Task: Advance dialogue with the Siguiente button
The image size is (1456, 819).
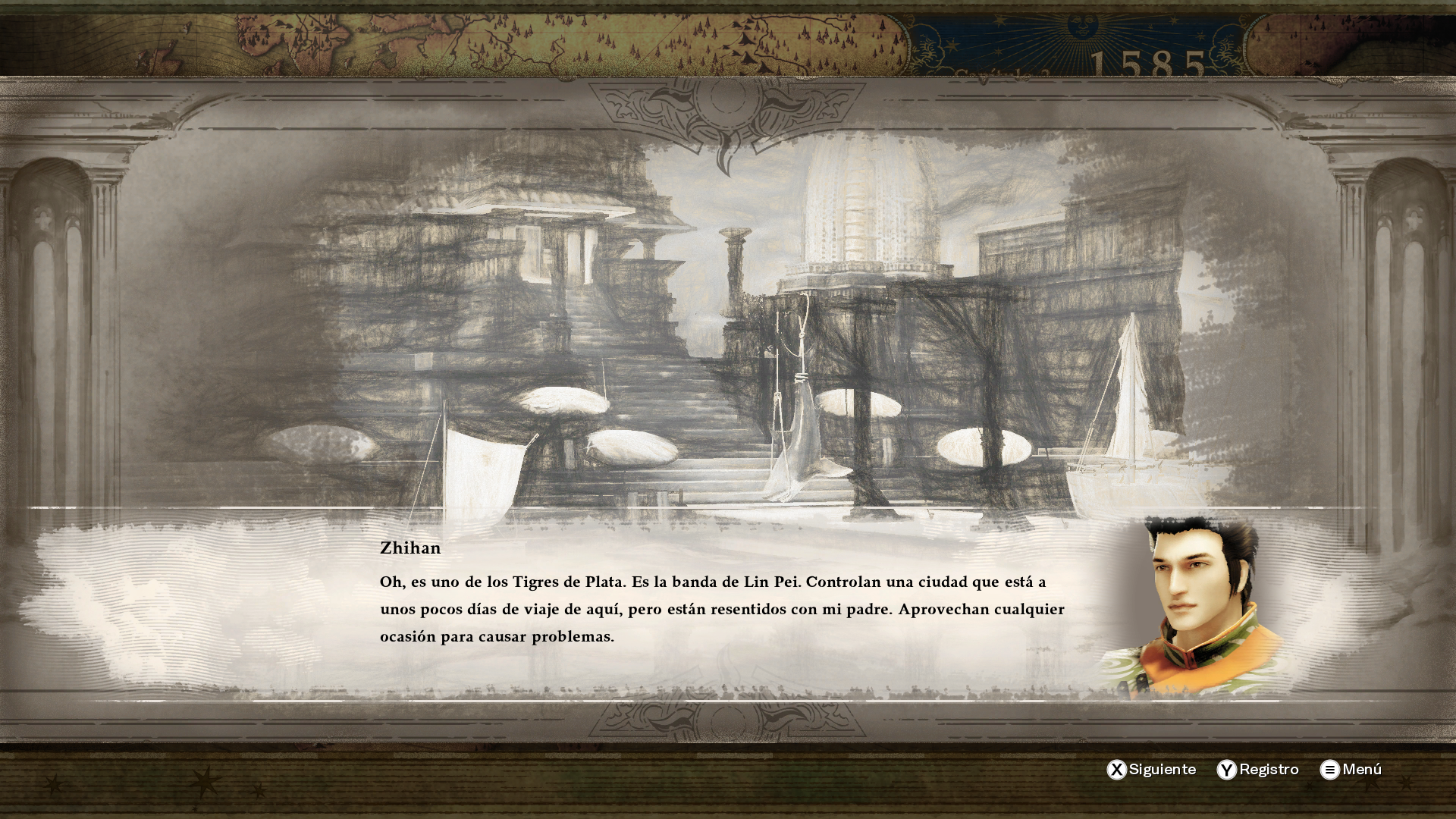Action: tap(1151, 769)
